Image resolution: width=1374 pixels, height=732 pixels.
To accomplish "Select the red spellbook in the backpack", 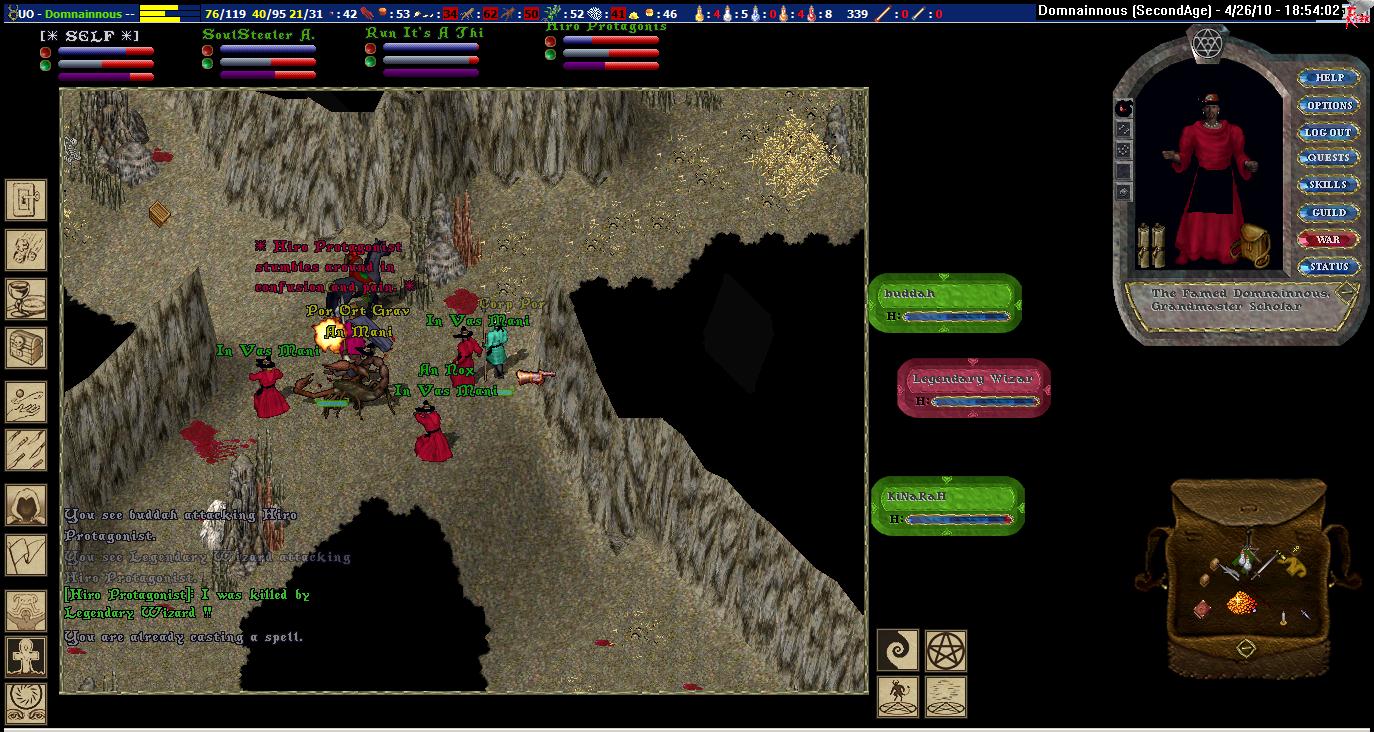I will click(x=1203, y=609).
